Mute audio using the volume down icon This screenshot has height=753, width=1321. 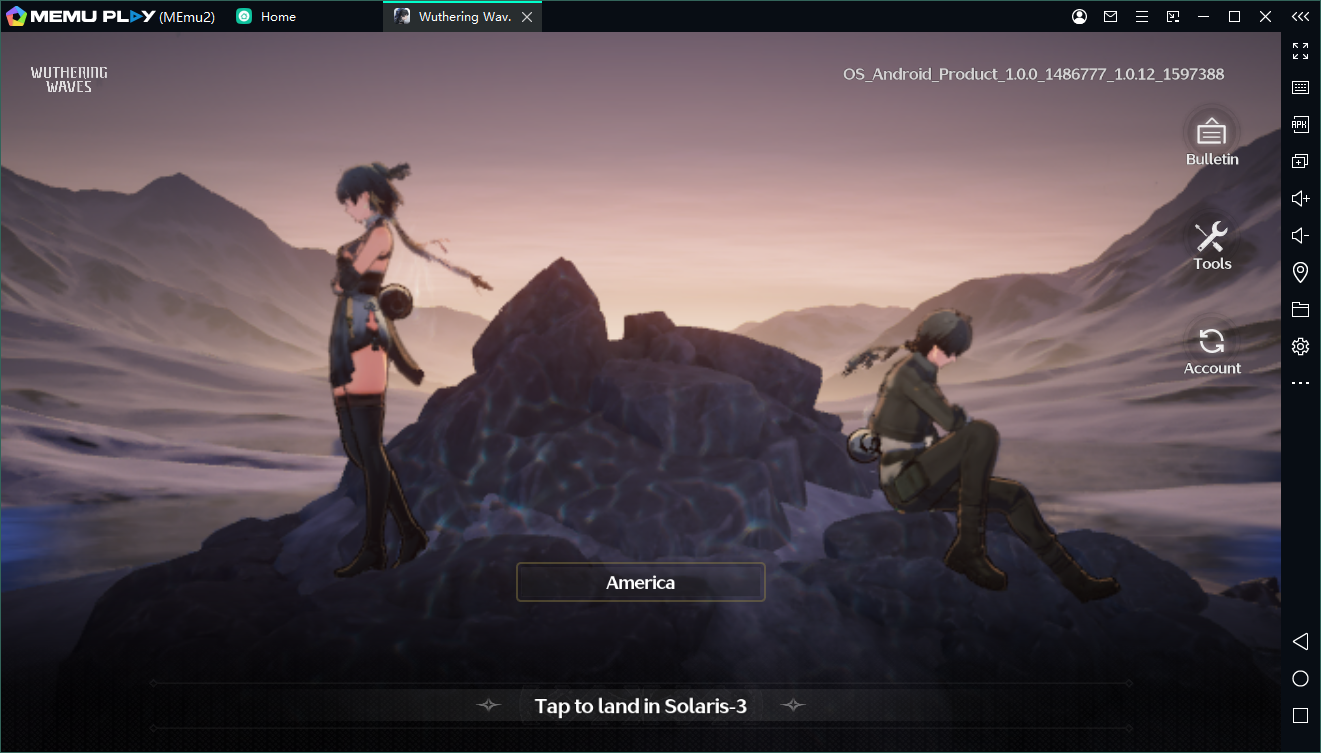pyautogui.click(x=1299, y=235)
